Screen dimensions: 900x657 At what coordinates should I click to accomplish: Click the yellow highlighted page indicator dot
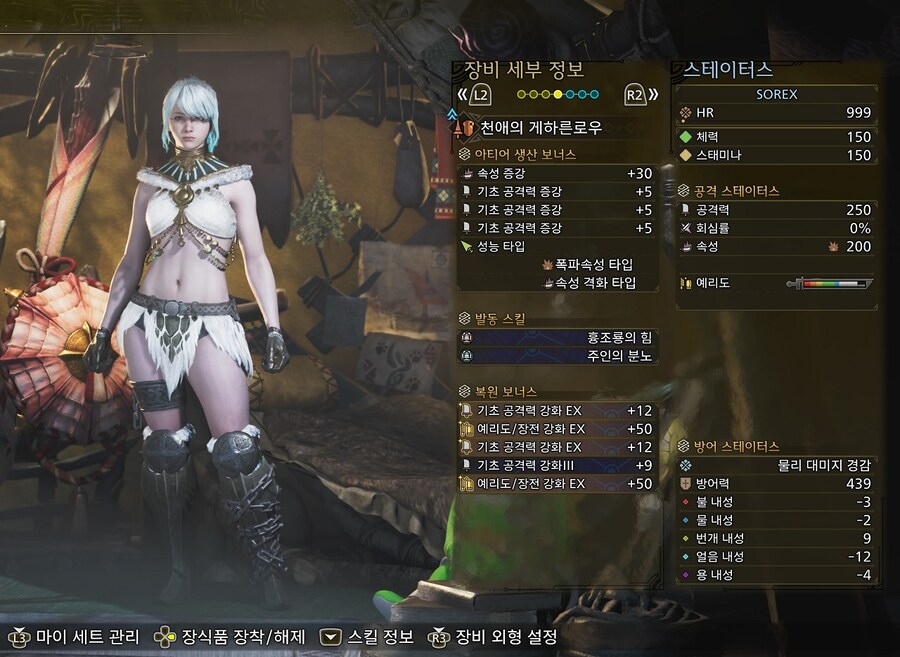[558, 95]
